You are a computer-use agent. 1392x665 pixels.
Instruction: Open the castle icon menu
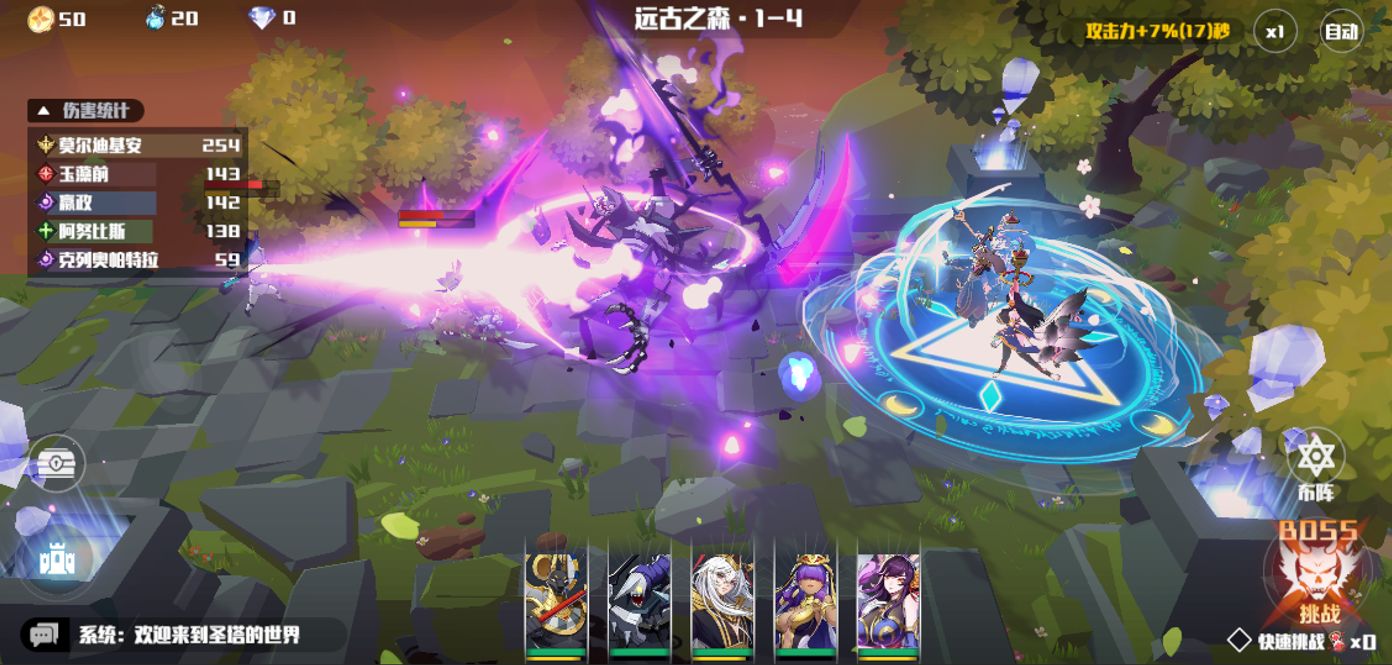(56, 560)
